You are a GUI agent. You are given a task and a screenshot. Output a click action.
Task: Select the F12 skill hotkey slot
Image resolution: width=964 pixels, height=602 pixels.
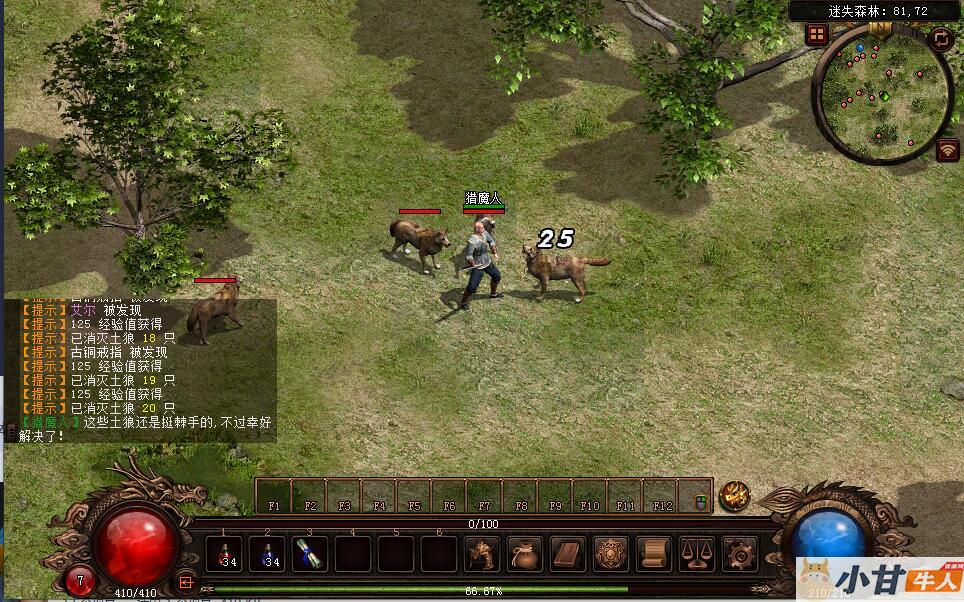pyautogui.click(x=661, y=495)
